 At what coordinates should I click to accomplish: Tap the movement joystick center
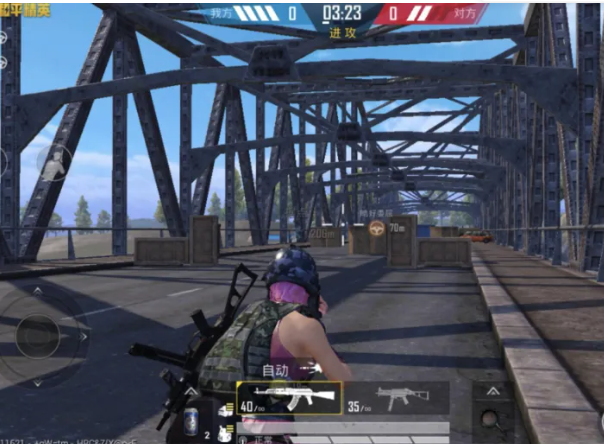point(38,334)
